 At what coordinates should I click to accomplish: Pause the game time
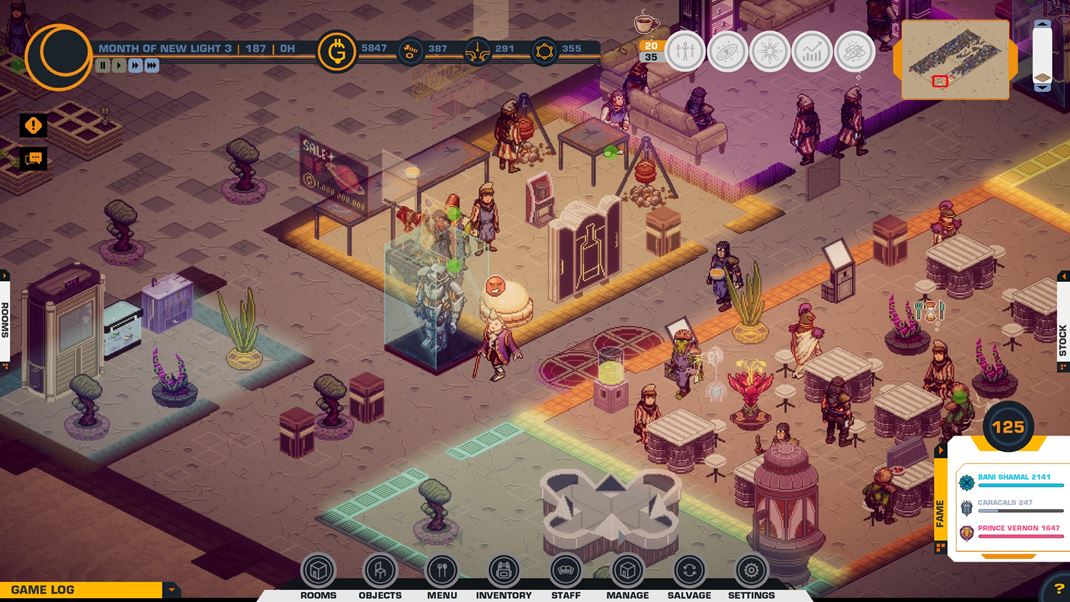tap(102, 65)
